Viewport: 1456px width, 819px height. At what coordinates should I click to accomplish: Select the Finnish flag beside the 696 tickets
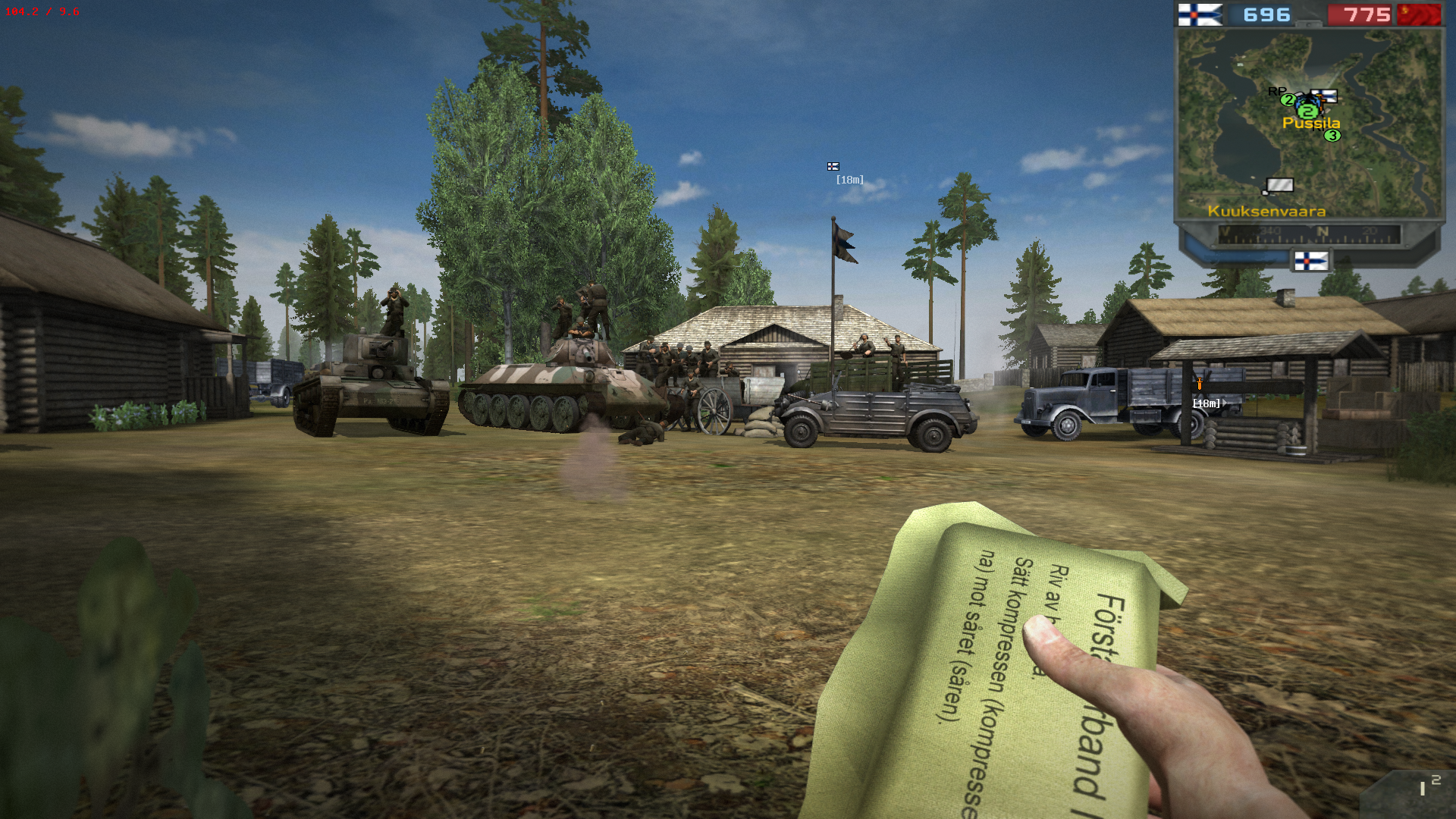tap(1200, 14)
